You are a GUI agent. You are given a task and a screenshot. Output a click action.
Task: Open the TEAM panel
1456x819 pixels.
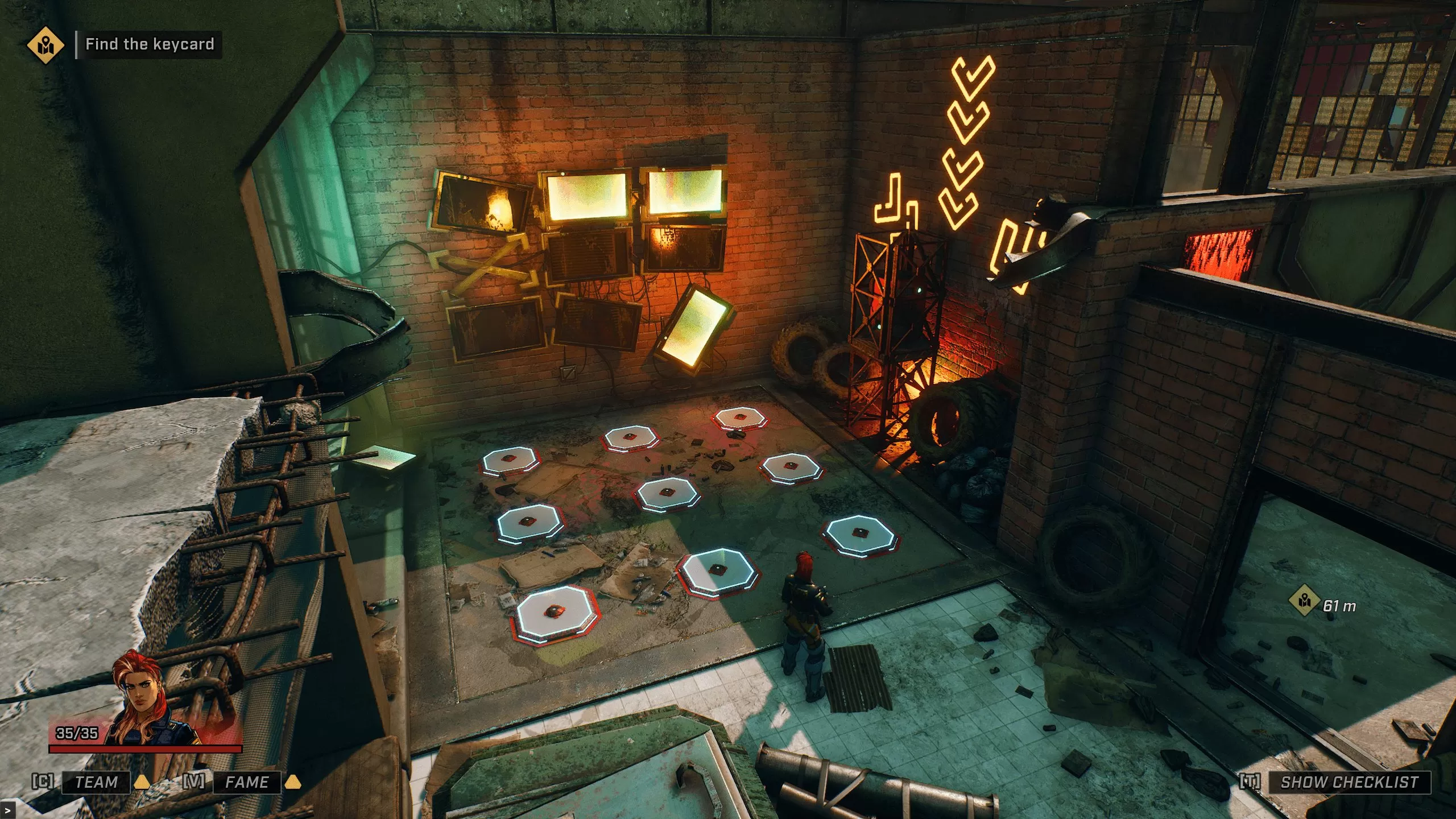96,782
